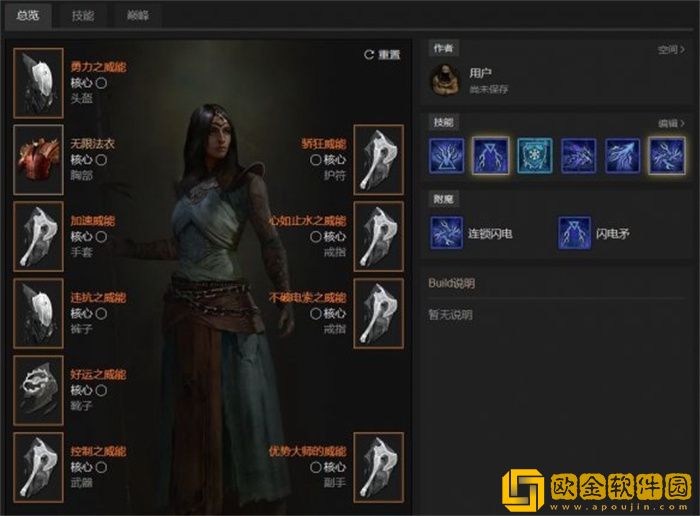This screenshot has width=700, height=516.
Task: Switch to the 技能 tab
Action: tap(83, 16)
